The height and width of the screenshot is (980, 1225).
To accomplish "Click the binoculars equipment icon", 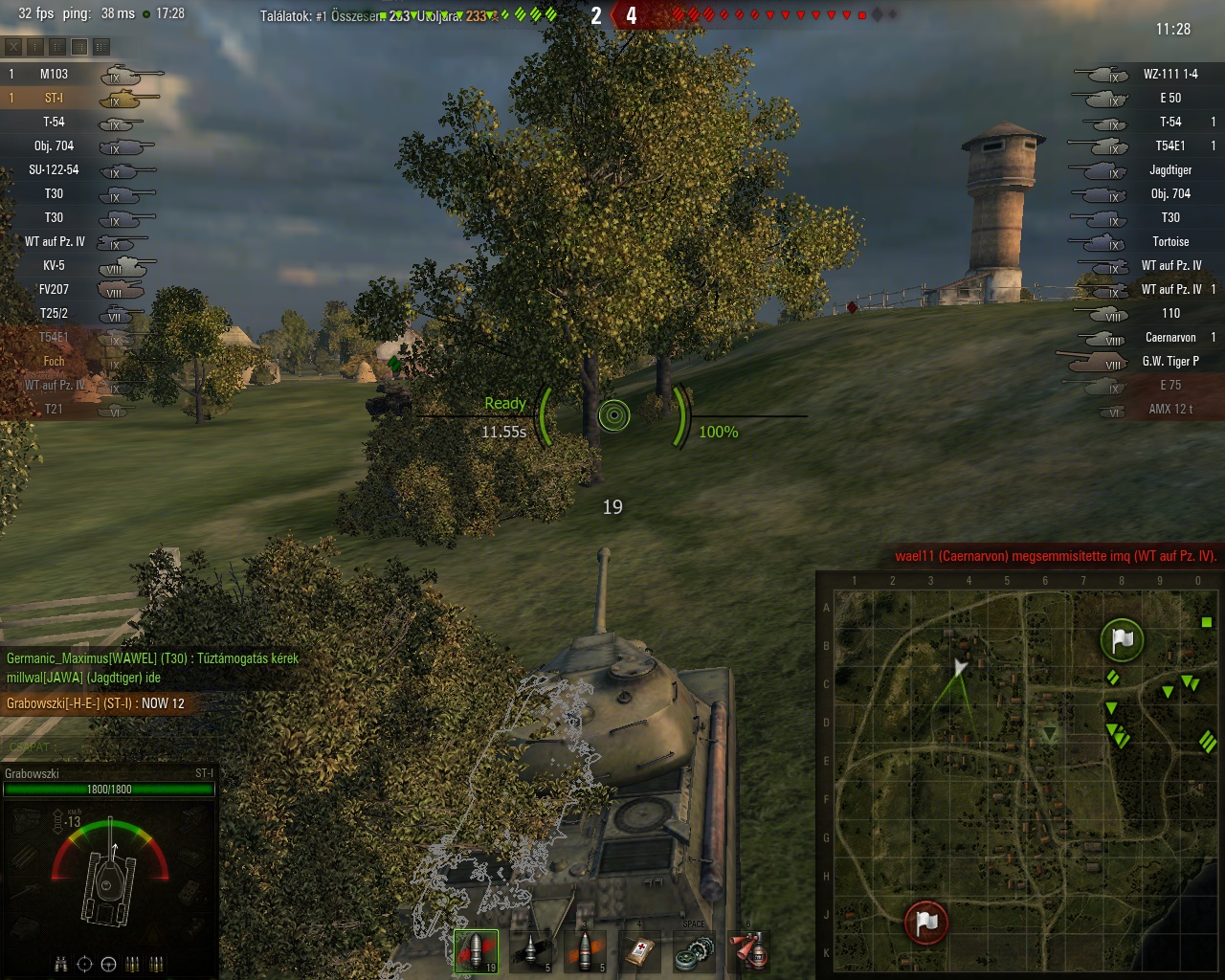I will [x=61, y=964].
